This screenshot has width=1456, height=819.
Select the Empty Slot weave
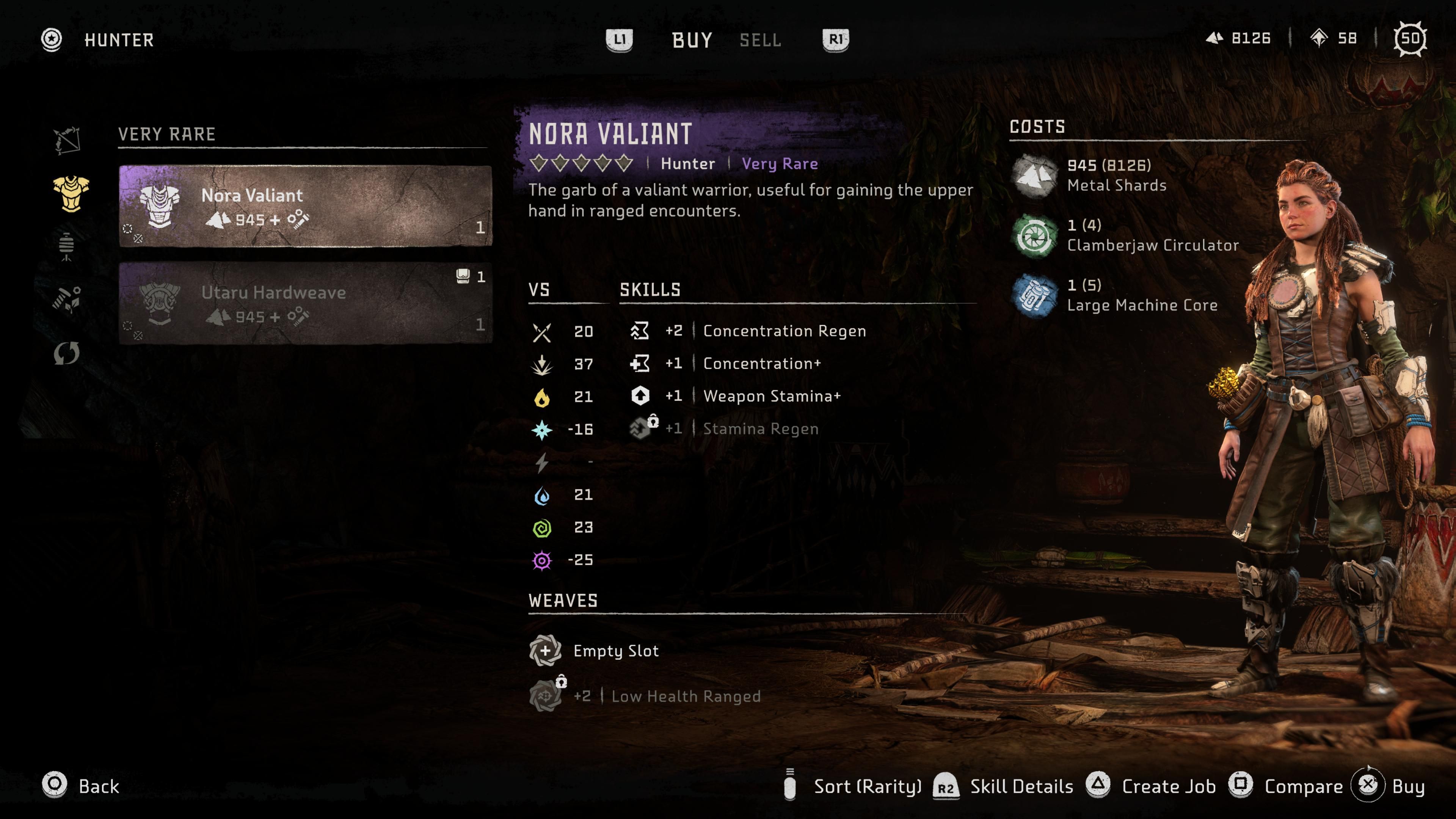pyautogui.click(x=615, y=651)
